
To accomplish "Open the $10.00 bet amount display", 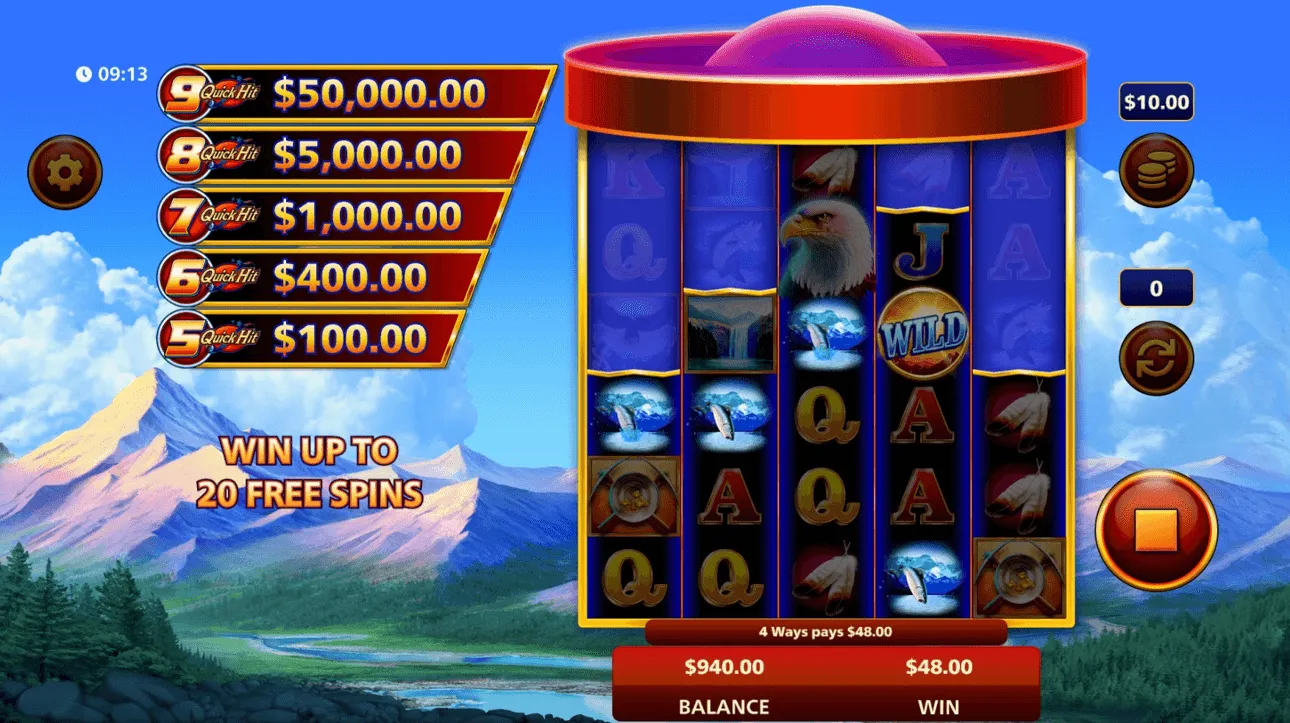I will (1155, 101).
